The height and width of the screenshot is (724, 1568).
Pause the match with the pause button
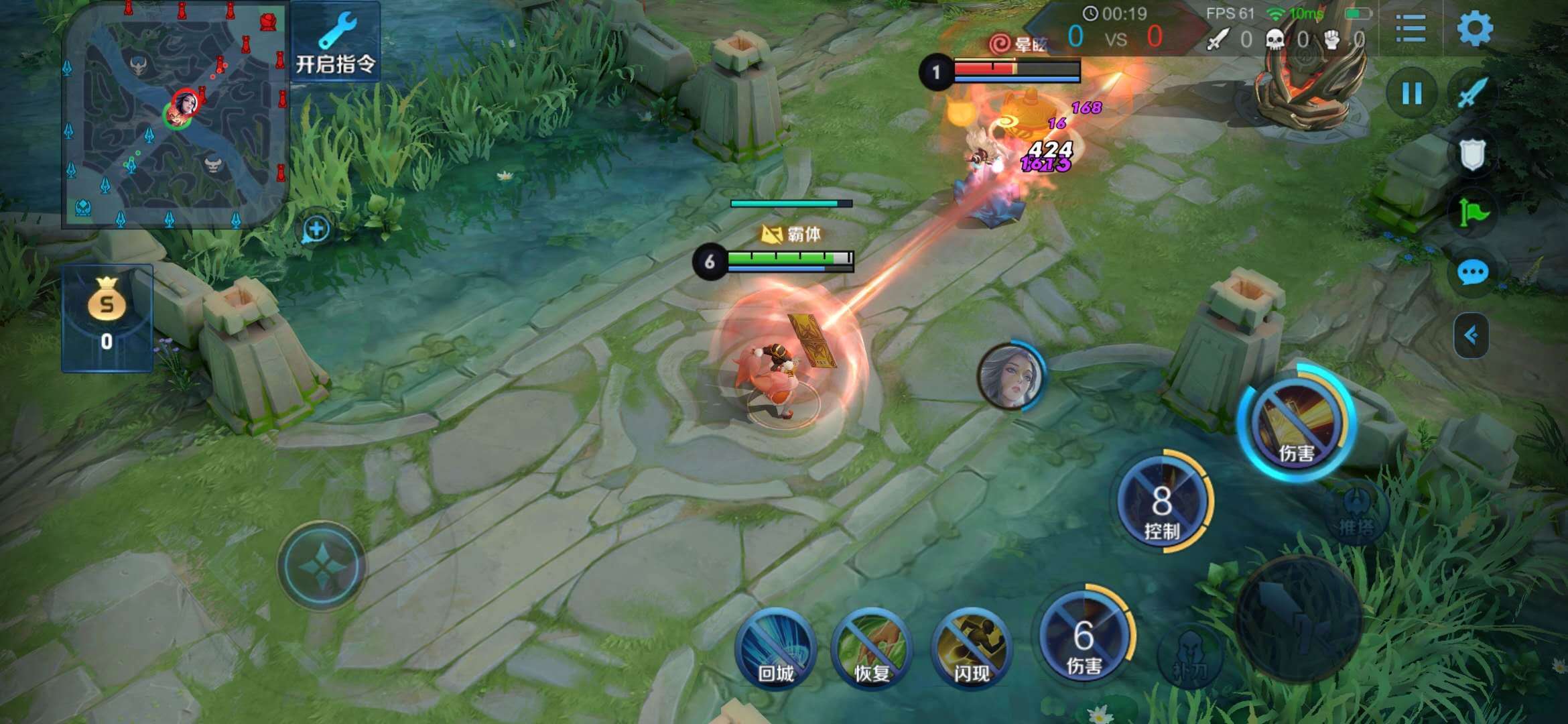(x=1412, y=93)
